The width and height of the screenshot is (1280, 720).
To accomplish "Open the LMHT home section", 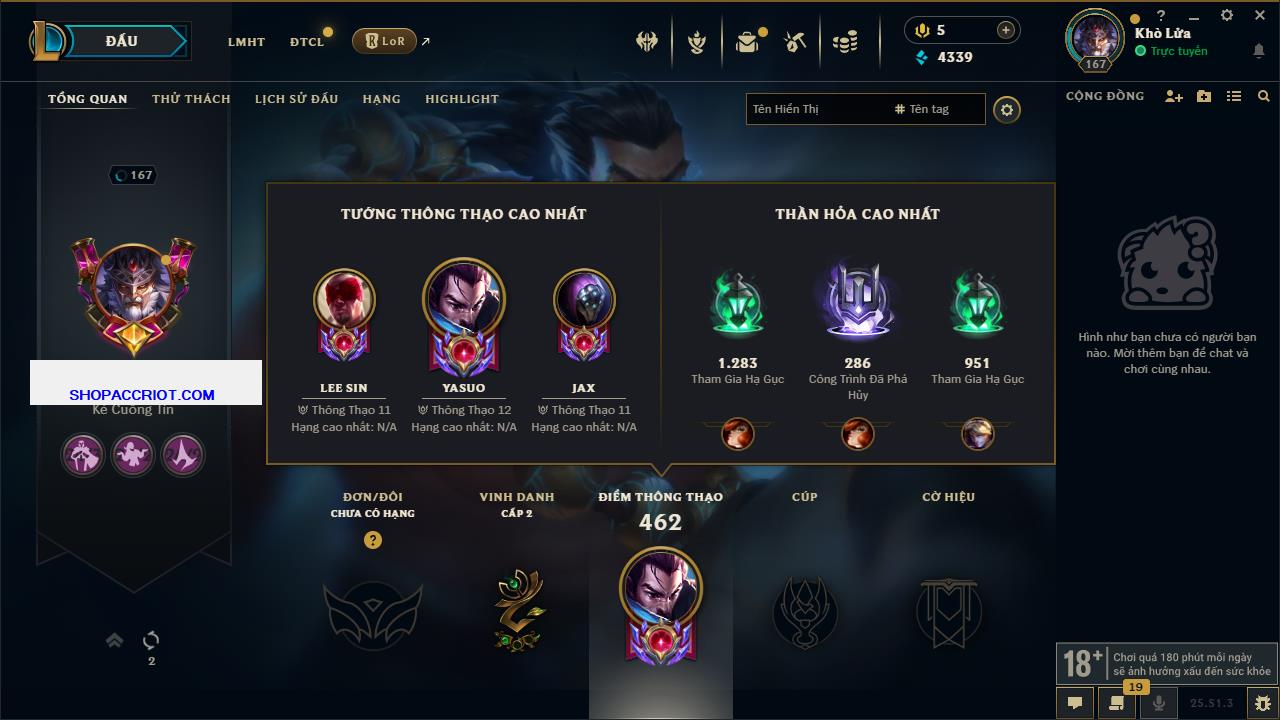I will click(x=246, y=42).
